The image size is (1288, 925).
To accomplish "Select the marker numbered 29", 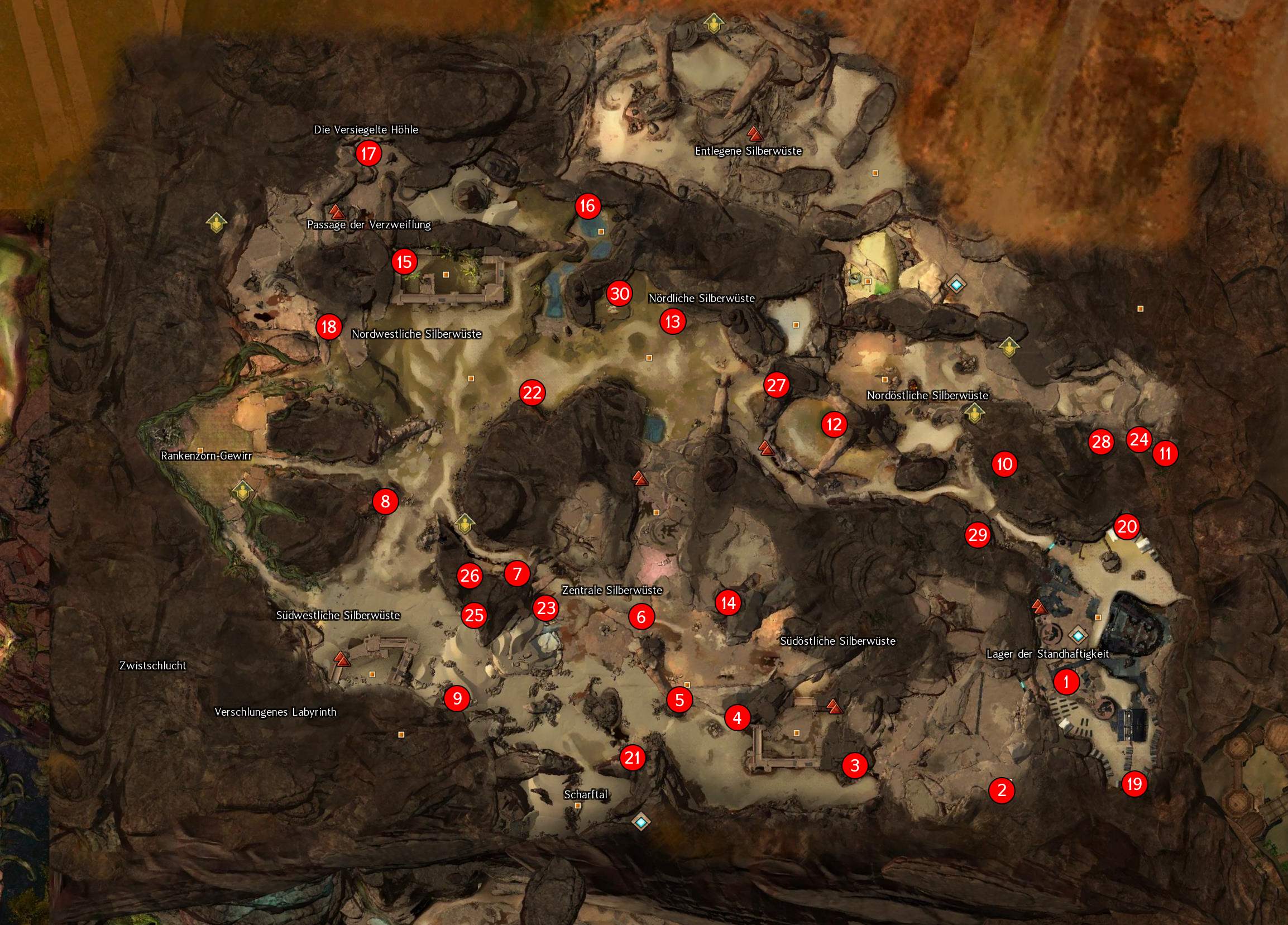I will pyautogui.click(x=978, y=535).
